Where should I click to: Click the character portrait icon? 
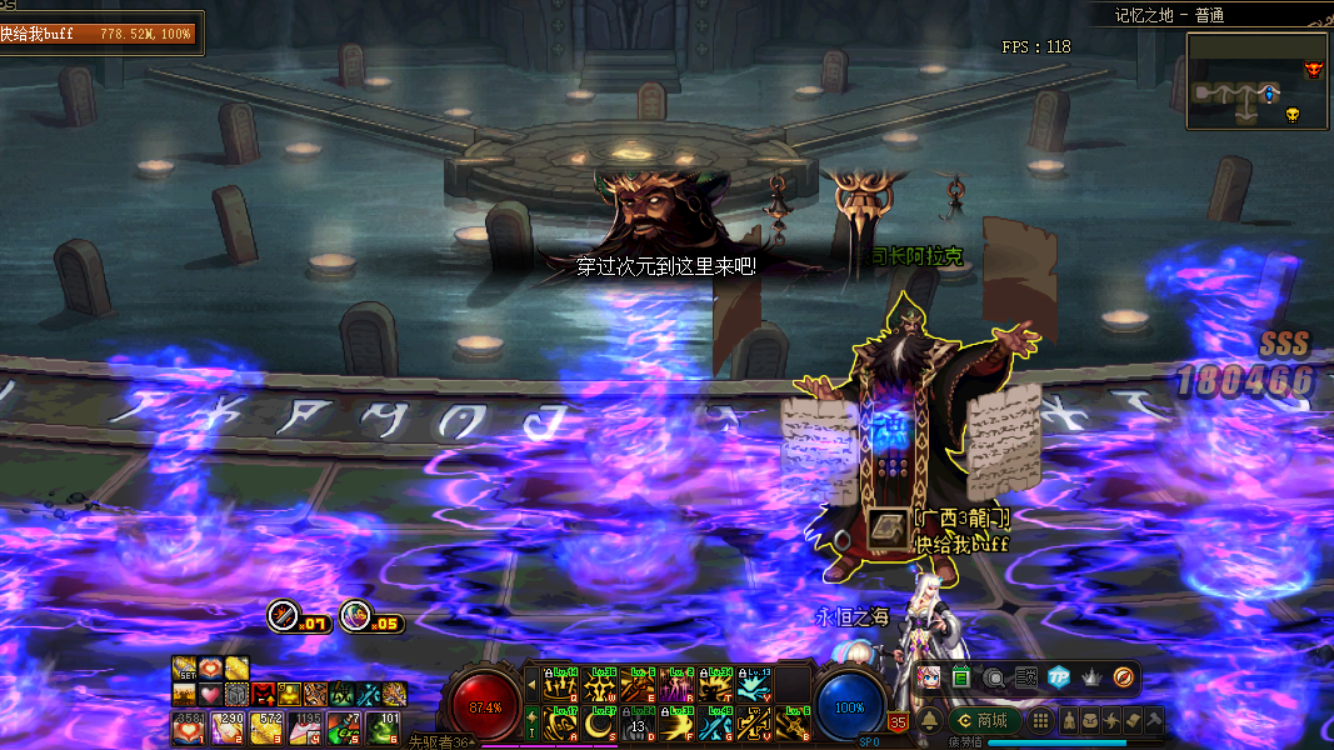pyautogui.click(x=930, y=678)
